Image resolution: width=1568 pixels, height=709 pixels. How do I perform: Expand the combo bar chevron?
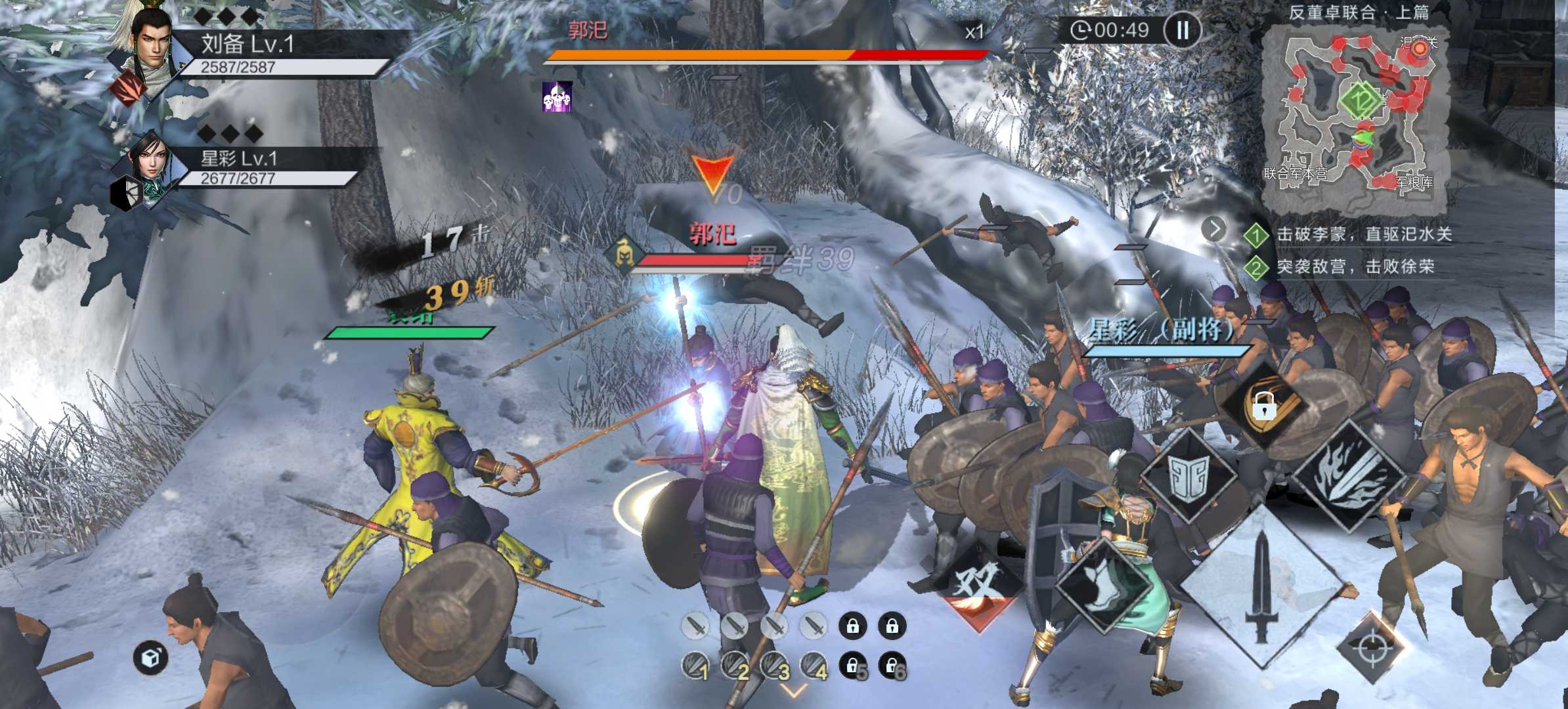(793, 691)
